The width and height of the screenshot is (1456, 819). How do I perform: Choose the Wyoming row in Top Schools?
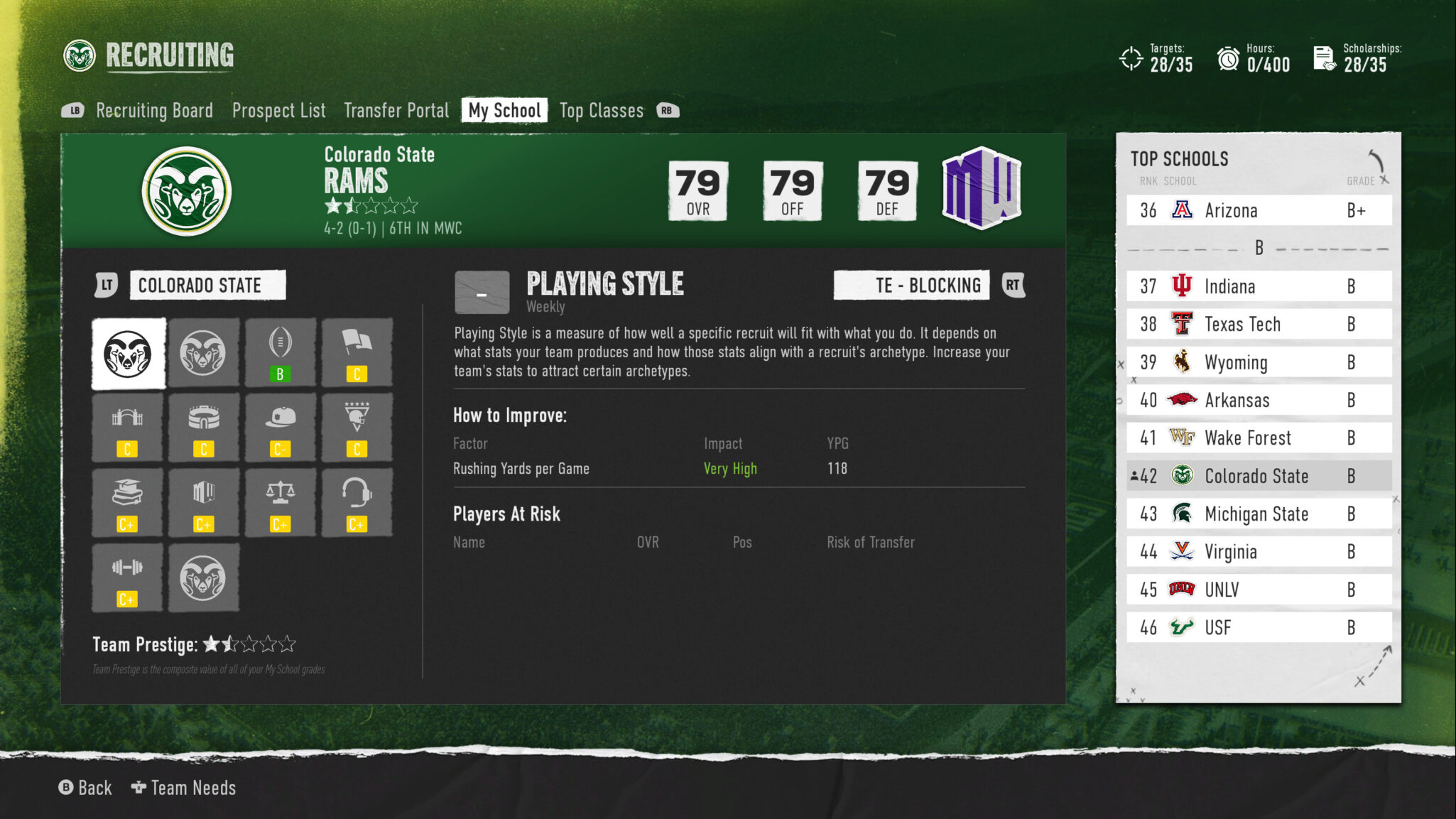[1259, 363]
